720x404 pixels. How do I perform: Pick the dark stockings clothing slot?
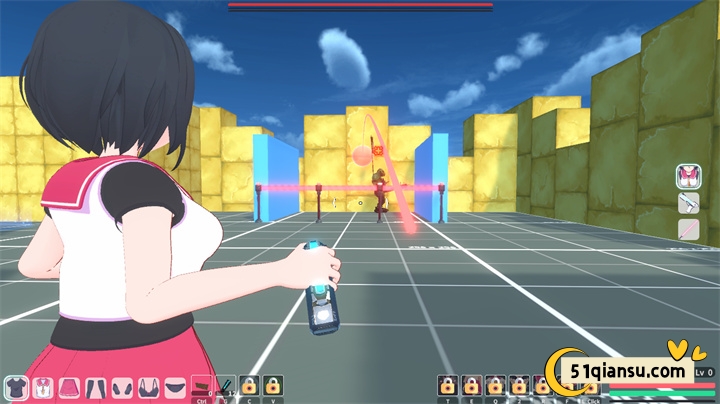pyautogui.click(x=96, y=386)
